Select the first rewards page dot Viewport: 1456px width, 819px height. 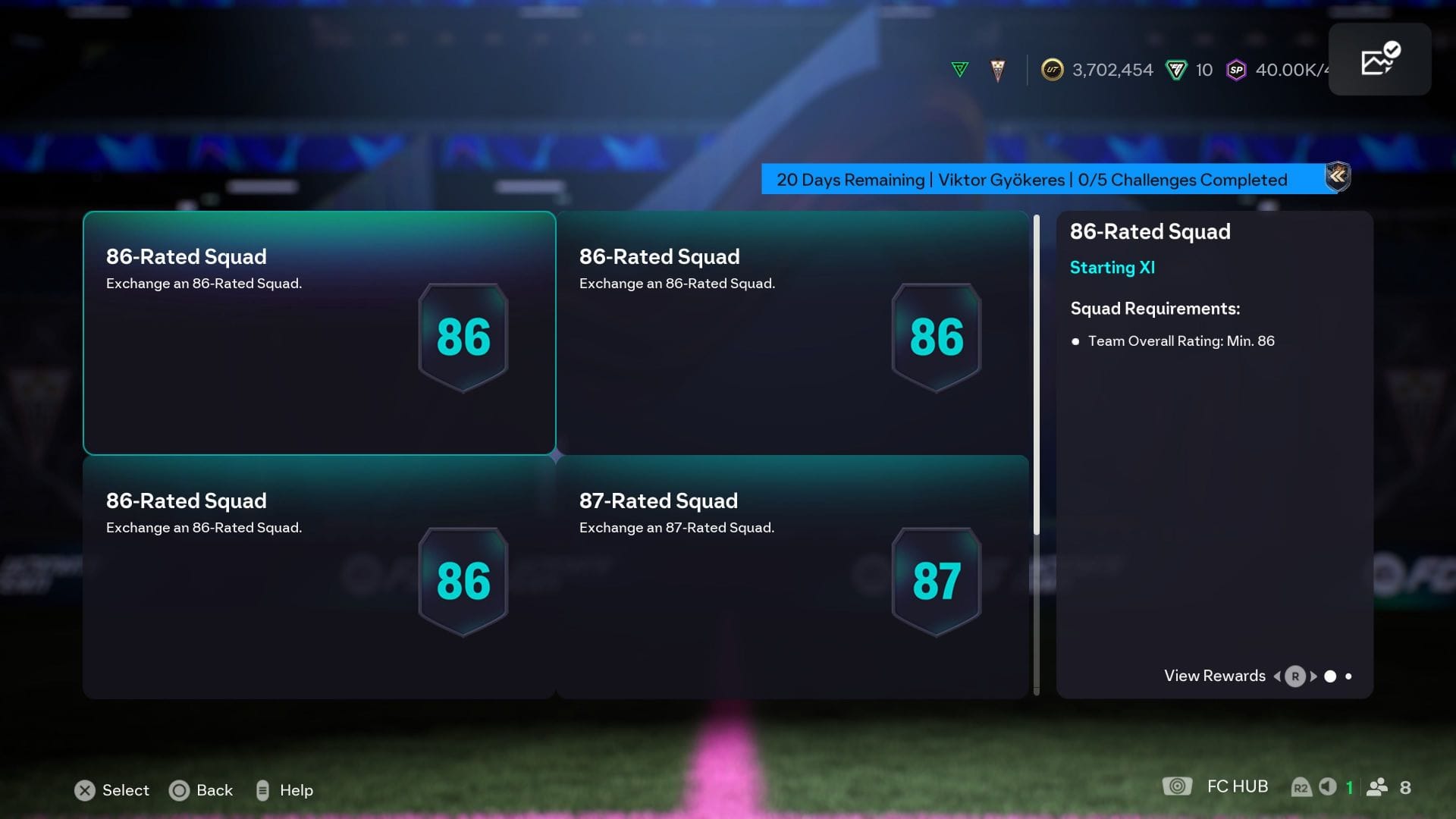click(1331, 675)
